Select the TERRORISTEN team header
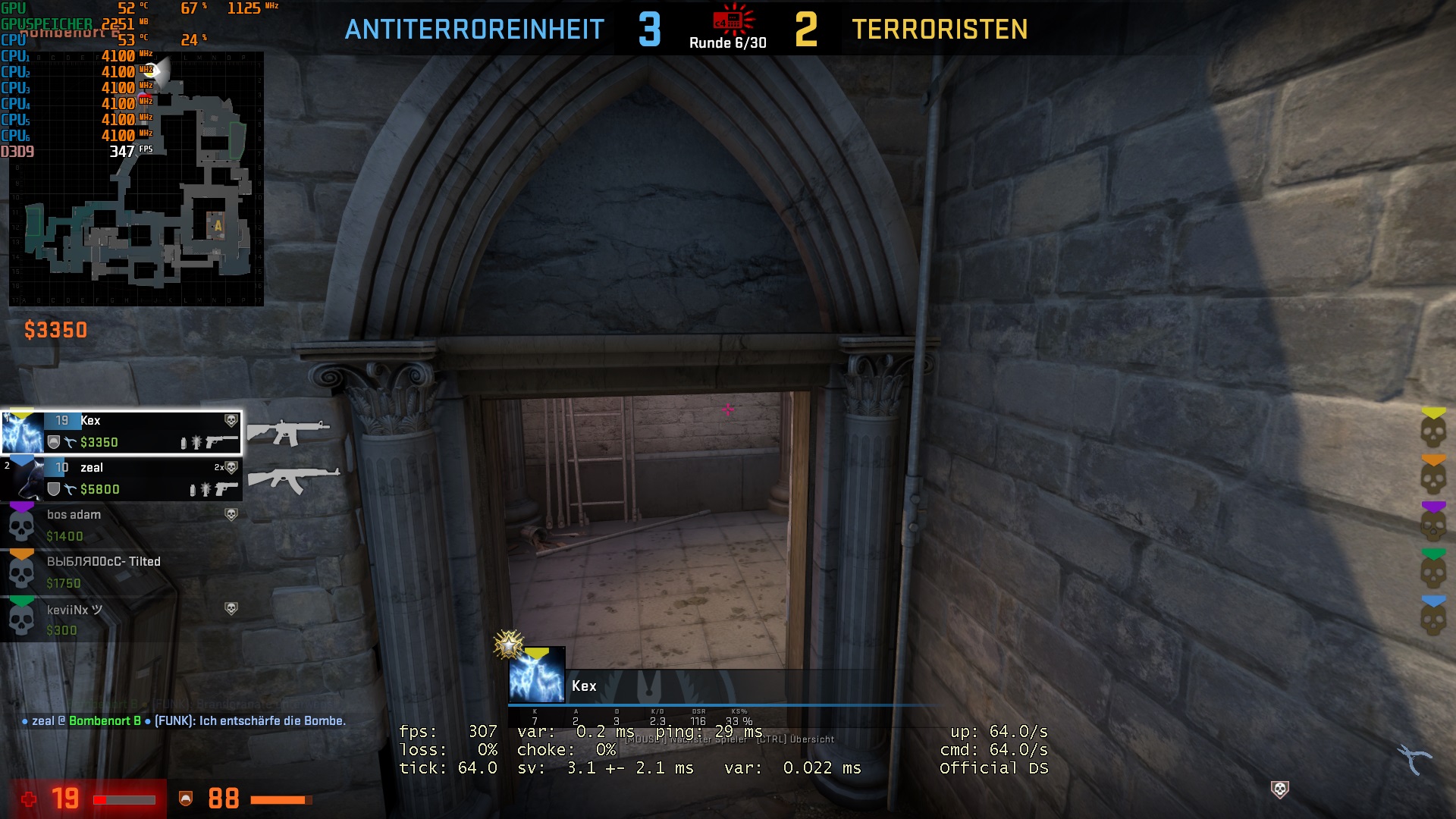 940,32
